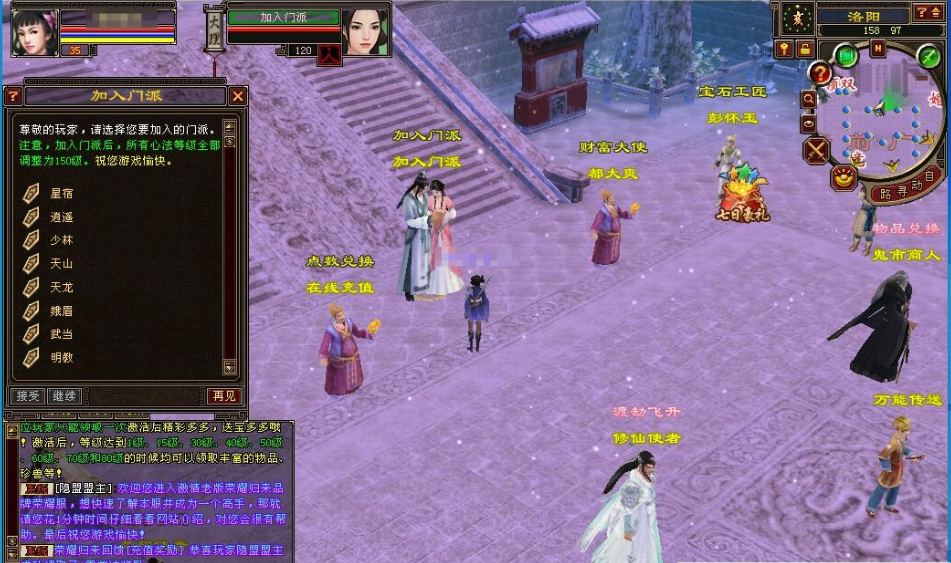
Task: Select the 逍遥 sect entry
Action: [x=61, y=217]
